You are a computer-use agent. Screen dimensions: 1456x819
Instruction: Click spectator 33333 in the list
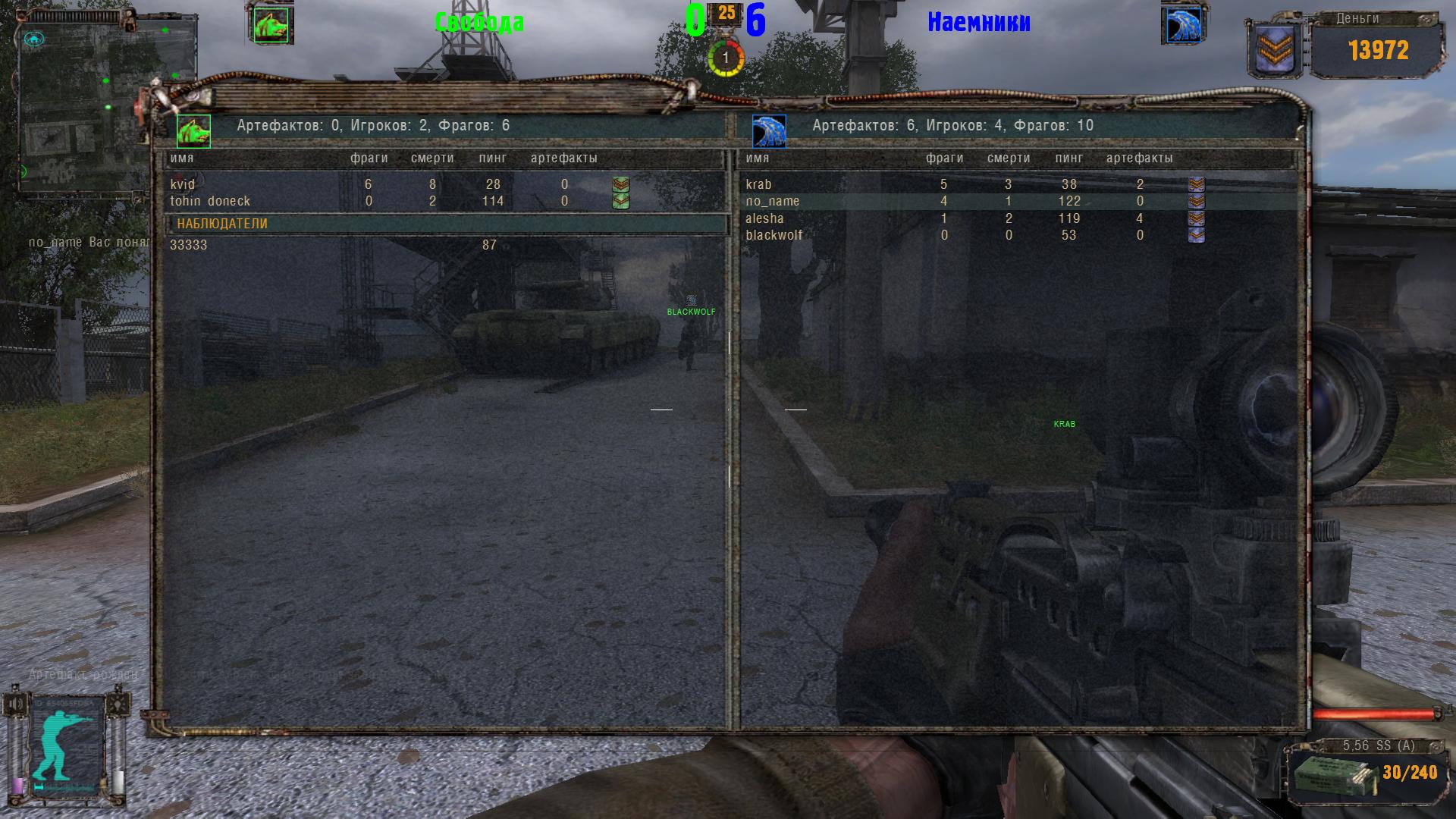[x=189, y=245]
